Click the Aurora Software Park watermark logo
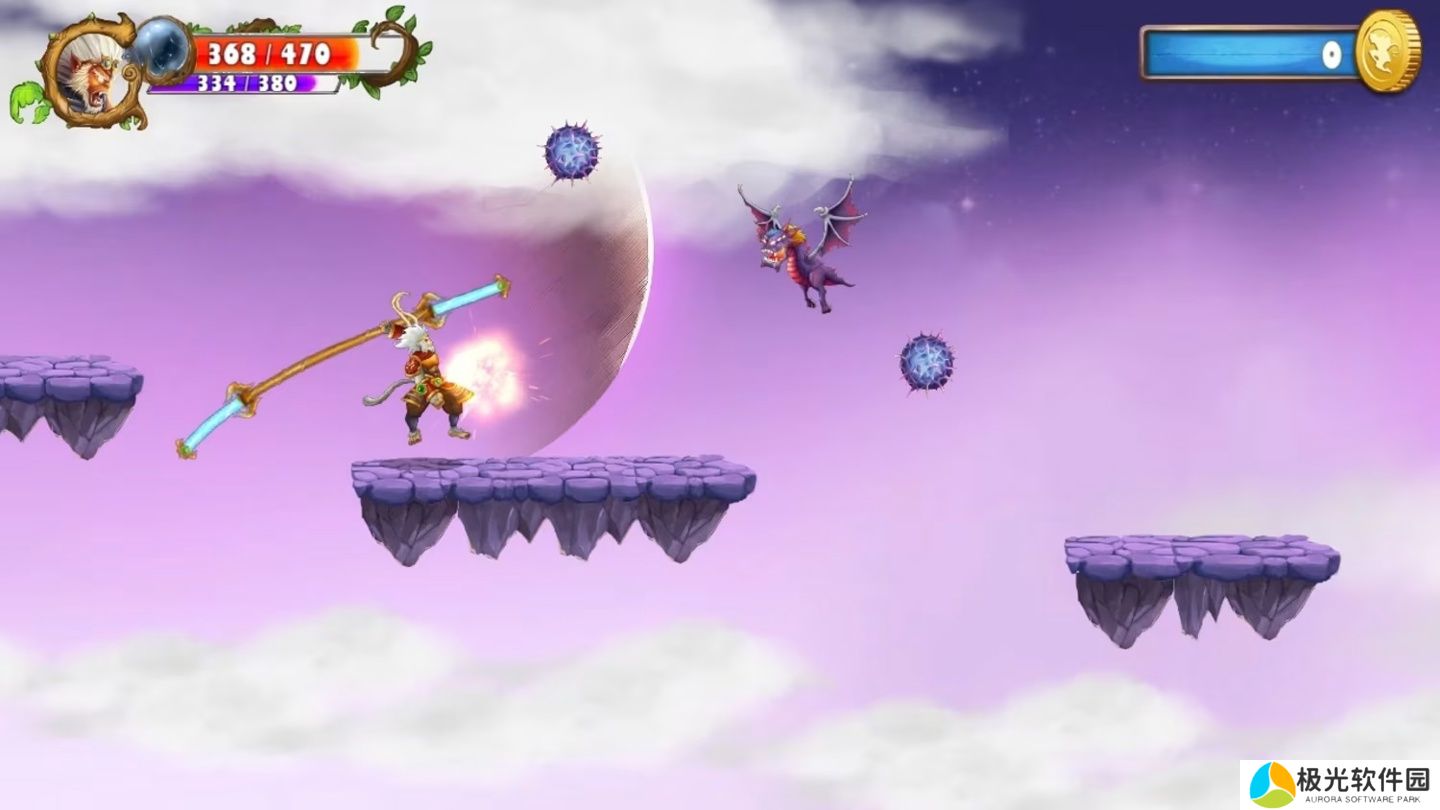The width and height of the screenshot is (1440, 810). coord(1273,784)
